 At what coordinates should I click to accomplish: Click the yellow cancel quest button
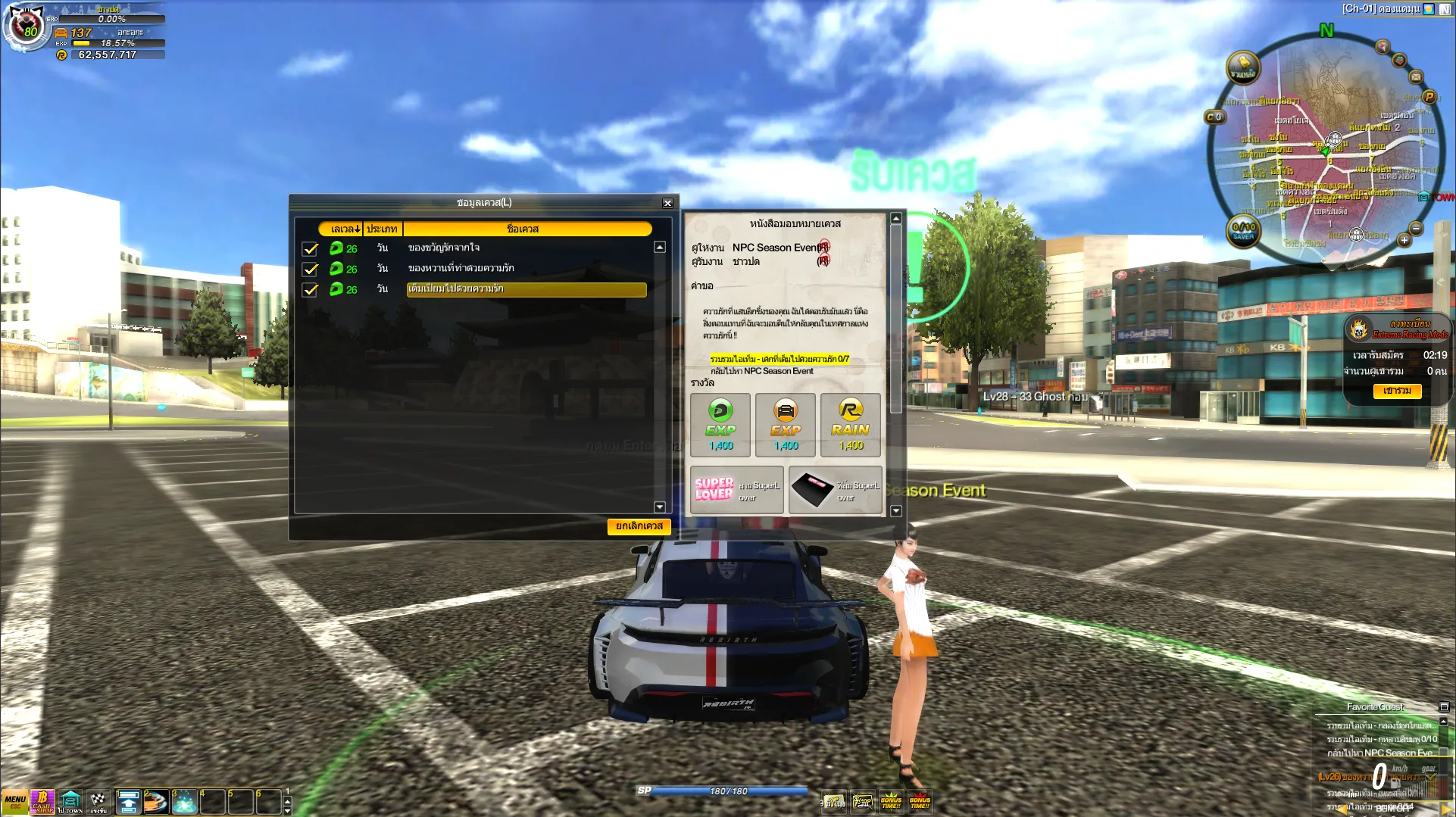(x=639, y=526)
